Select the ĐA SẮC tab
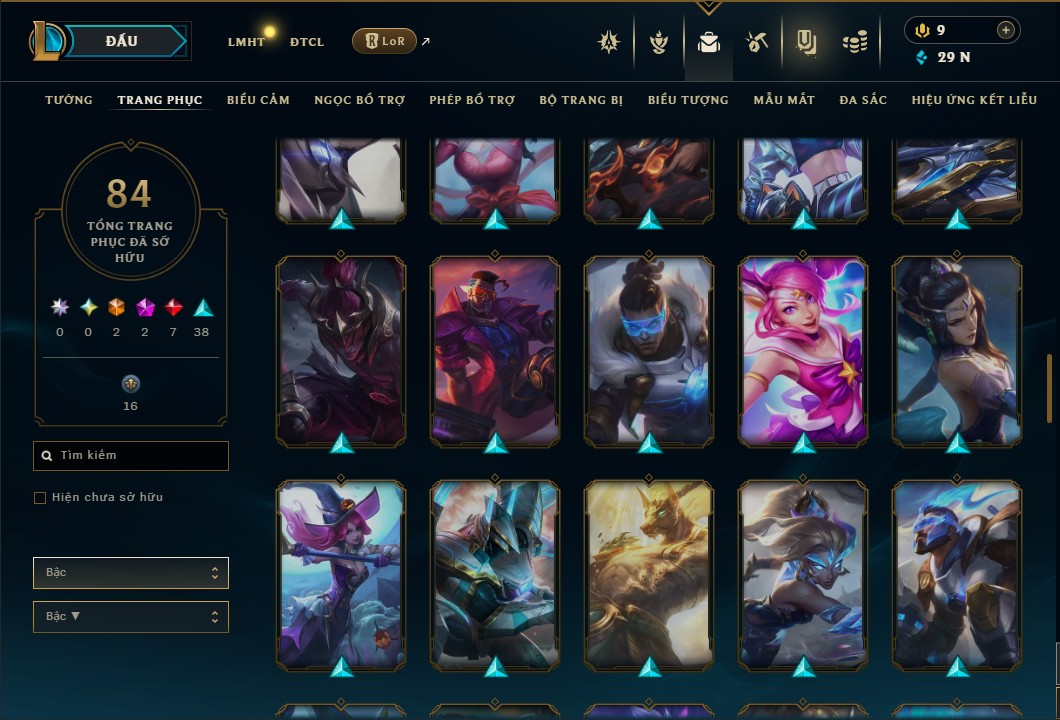 [863, 100]
